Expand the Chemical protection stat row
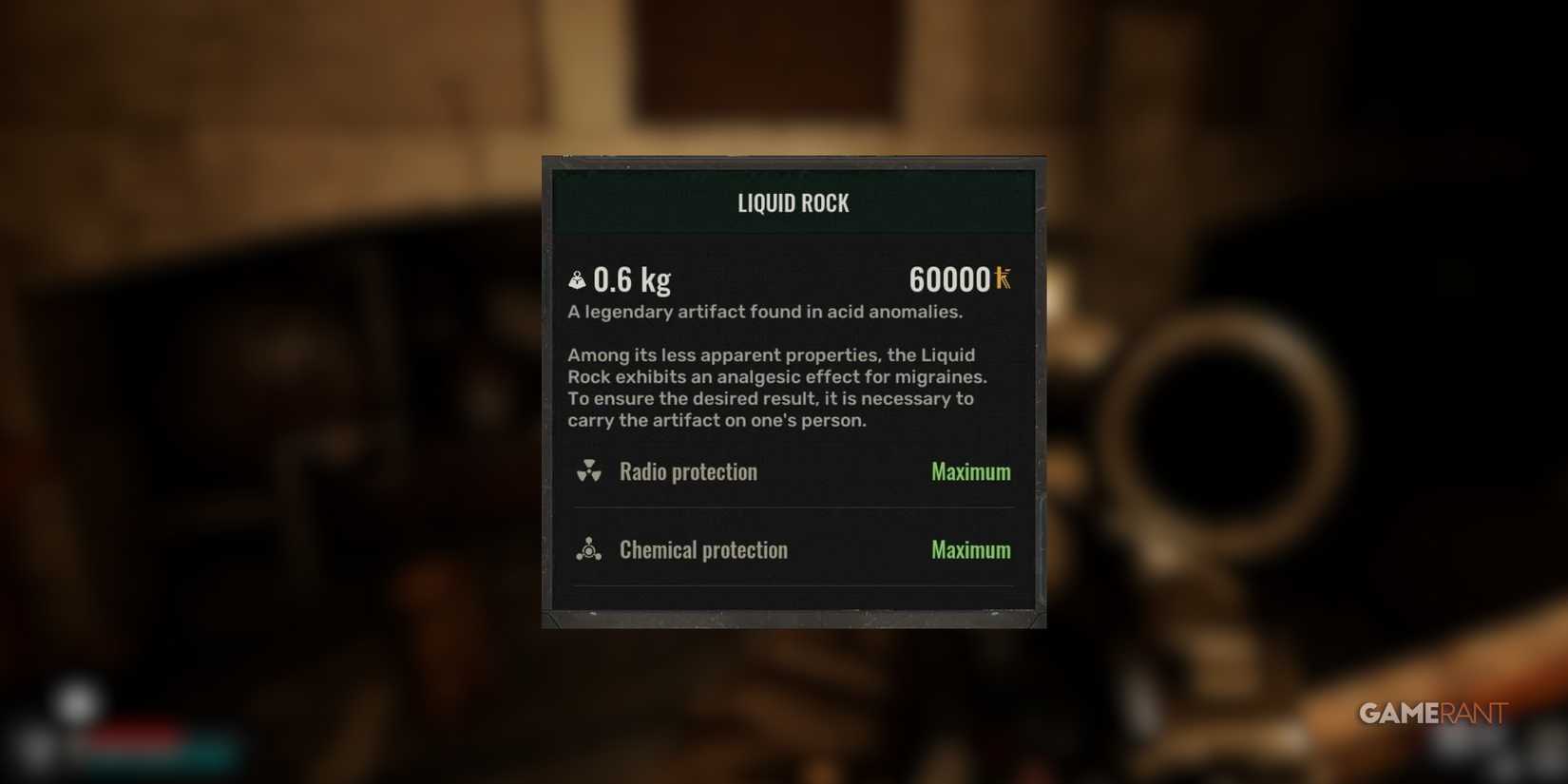This screenshot has height=784, width=1568. tap(794, 549)
